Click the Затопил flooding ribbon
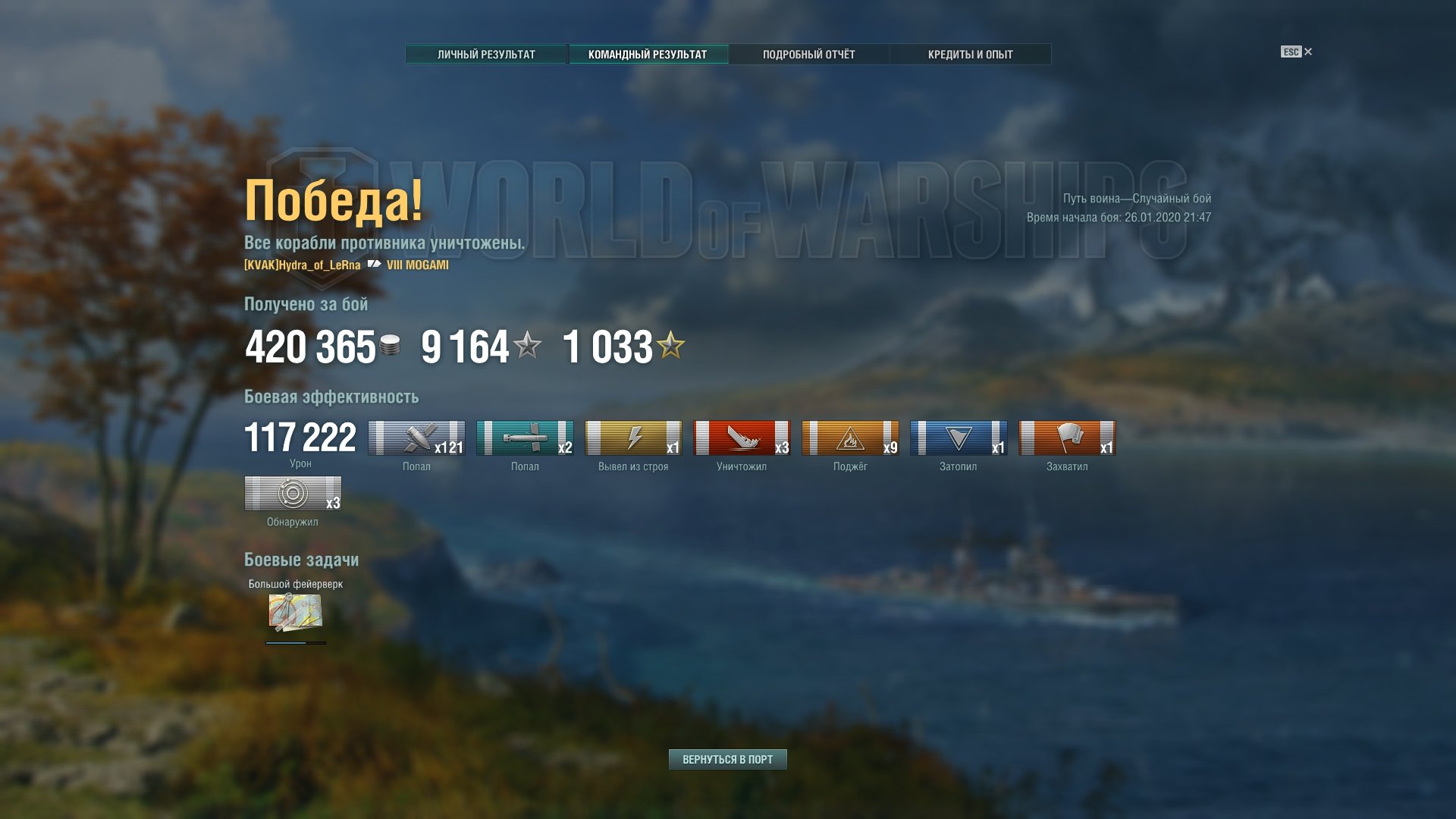Image resolution: width=1456 pixels, height=819 pixels. click(x=959, y=438)
